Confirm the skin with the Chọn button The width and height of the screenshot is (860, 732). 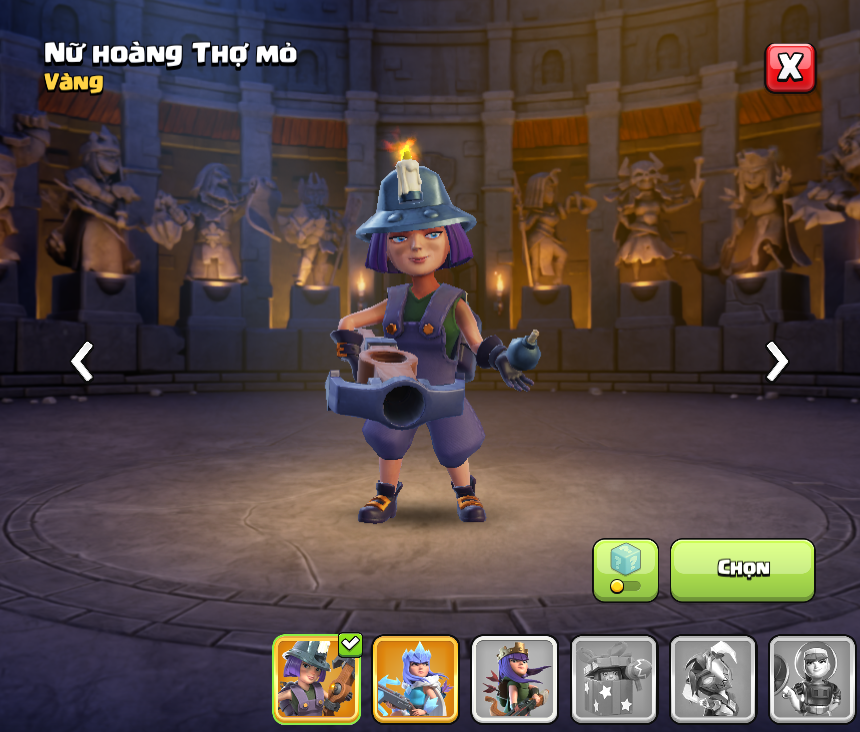[x=742, y=570]
